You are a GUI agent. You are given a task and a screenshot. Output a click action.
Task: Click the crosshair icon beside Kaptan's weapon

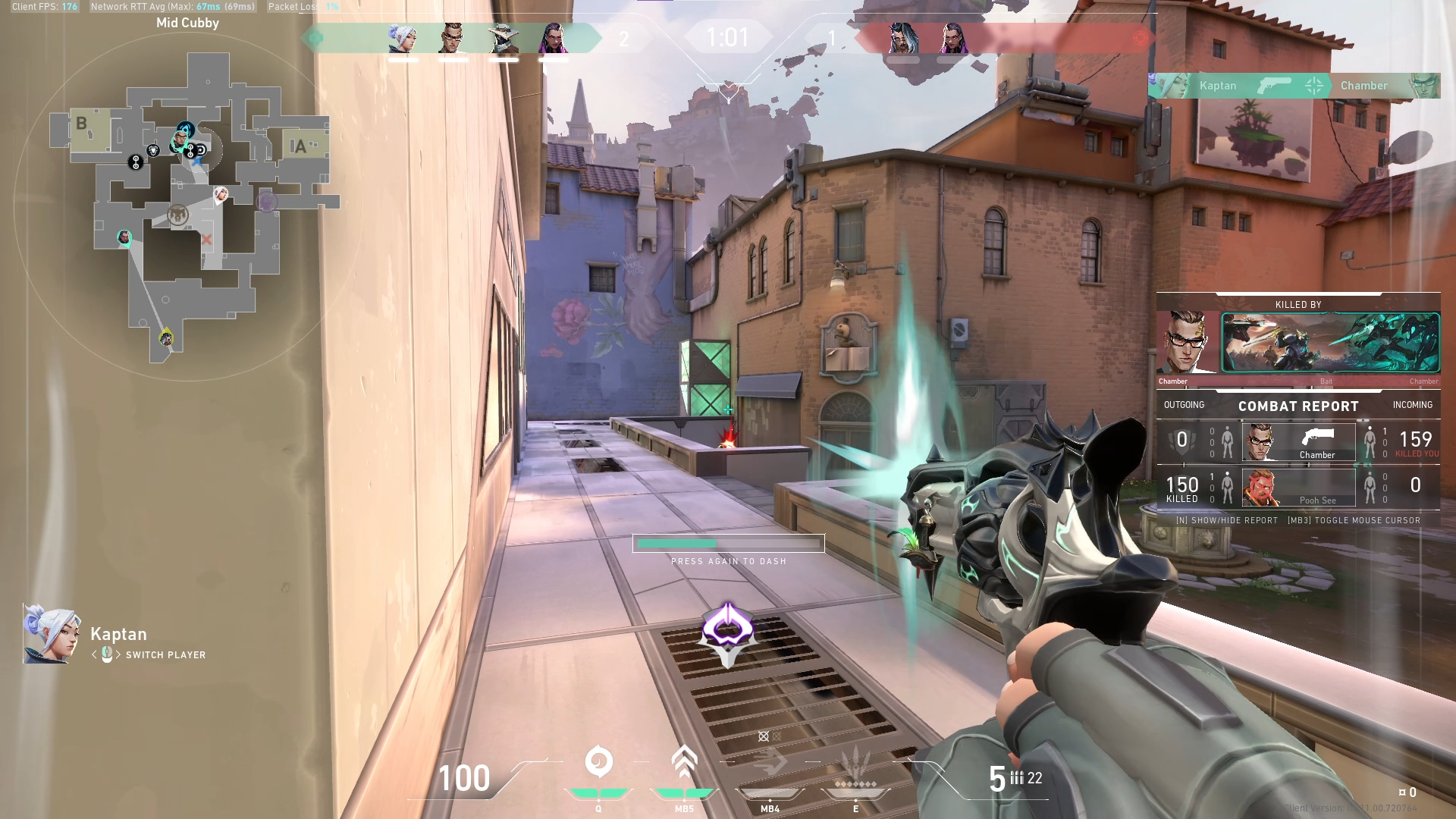coord(1312,86)
